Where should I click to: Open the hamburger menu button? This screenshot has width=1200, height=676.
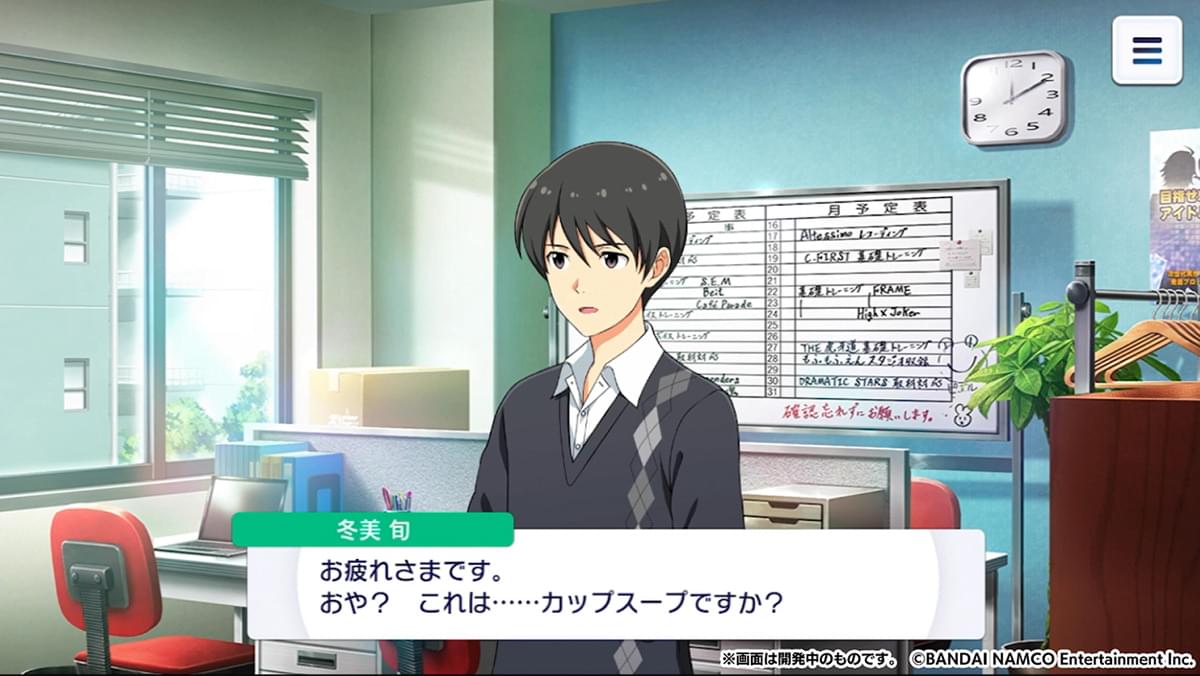1146,50
